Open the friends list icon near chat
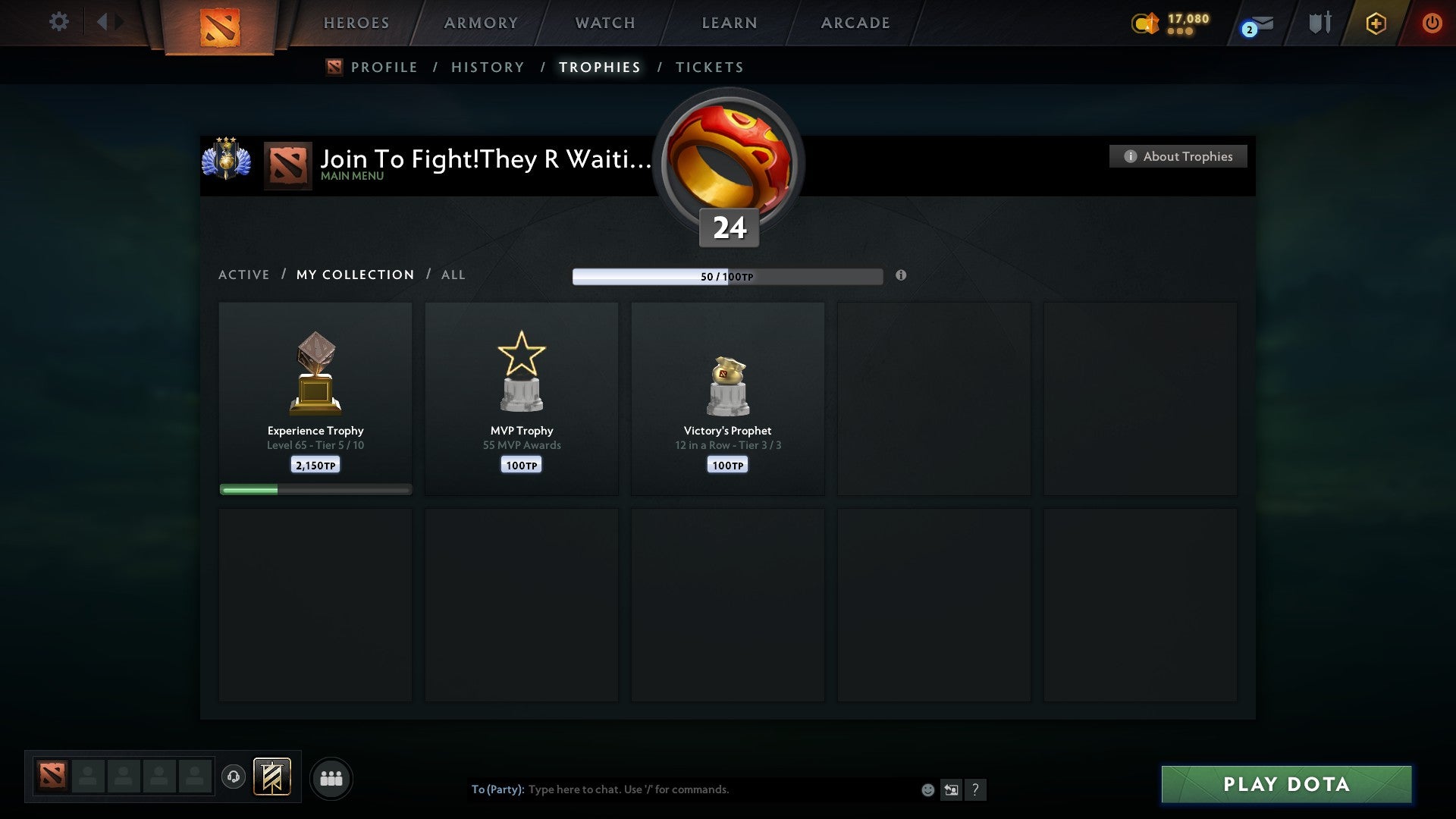 coord(331,778)
